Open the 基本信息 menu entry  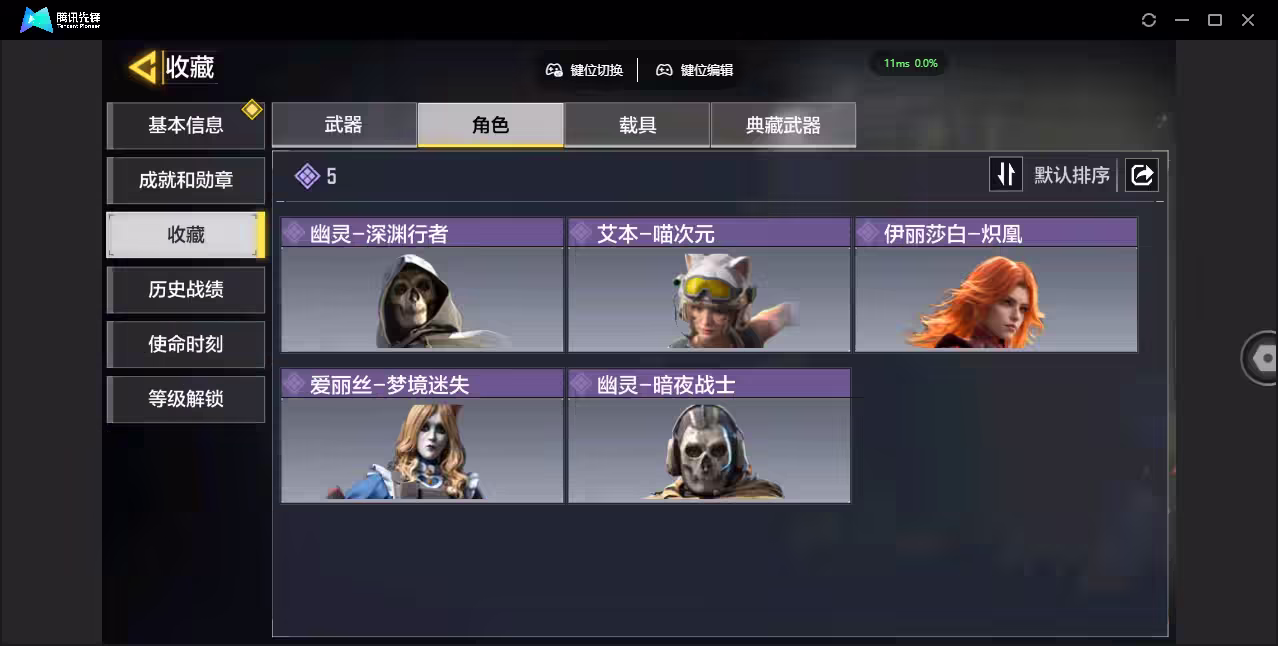coord(186,126)
